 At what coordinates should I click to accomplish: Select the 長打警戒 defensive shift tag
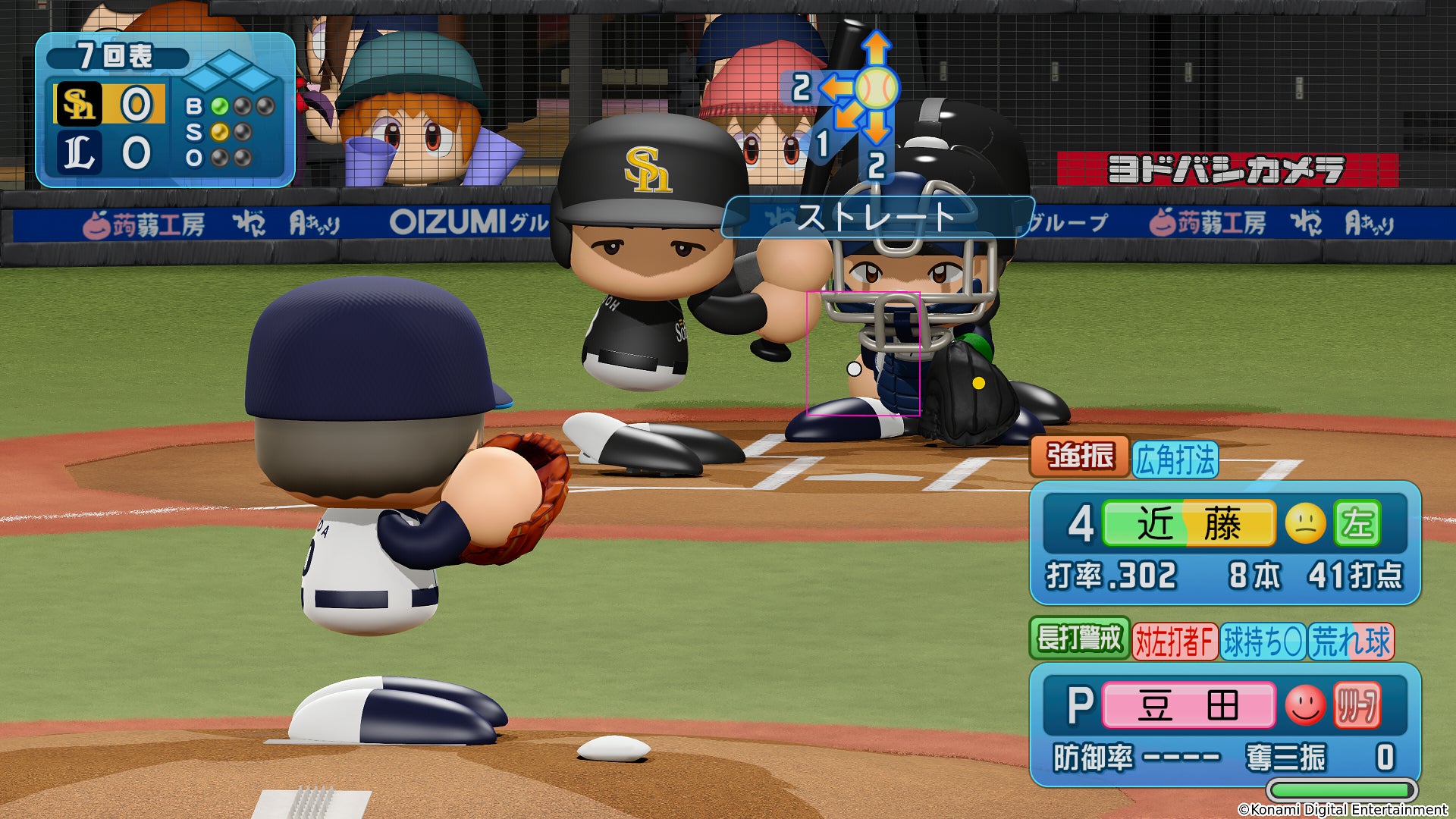click(x=1079, y=639)
